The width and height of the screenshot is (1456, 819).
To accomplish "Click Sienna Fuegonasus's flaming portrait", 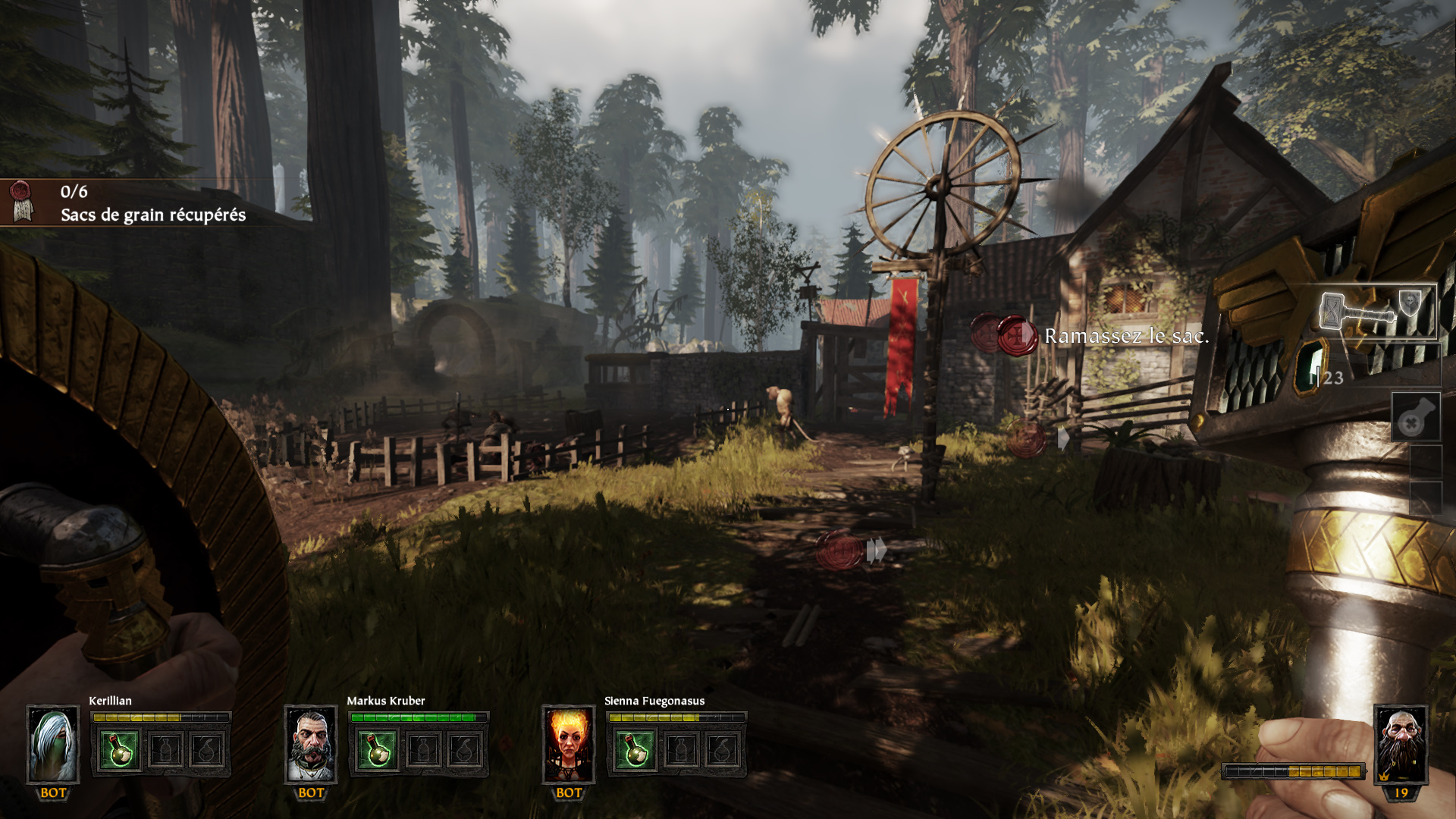I will pyautogui.click(x=569, y=745).
